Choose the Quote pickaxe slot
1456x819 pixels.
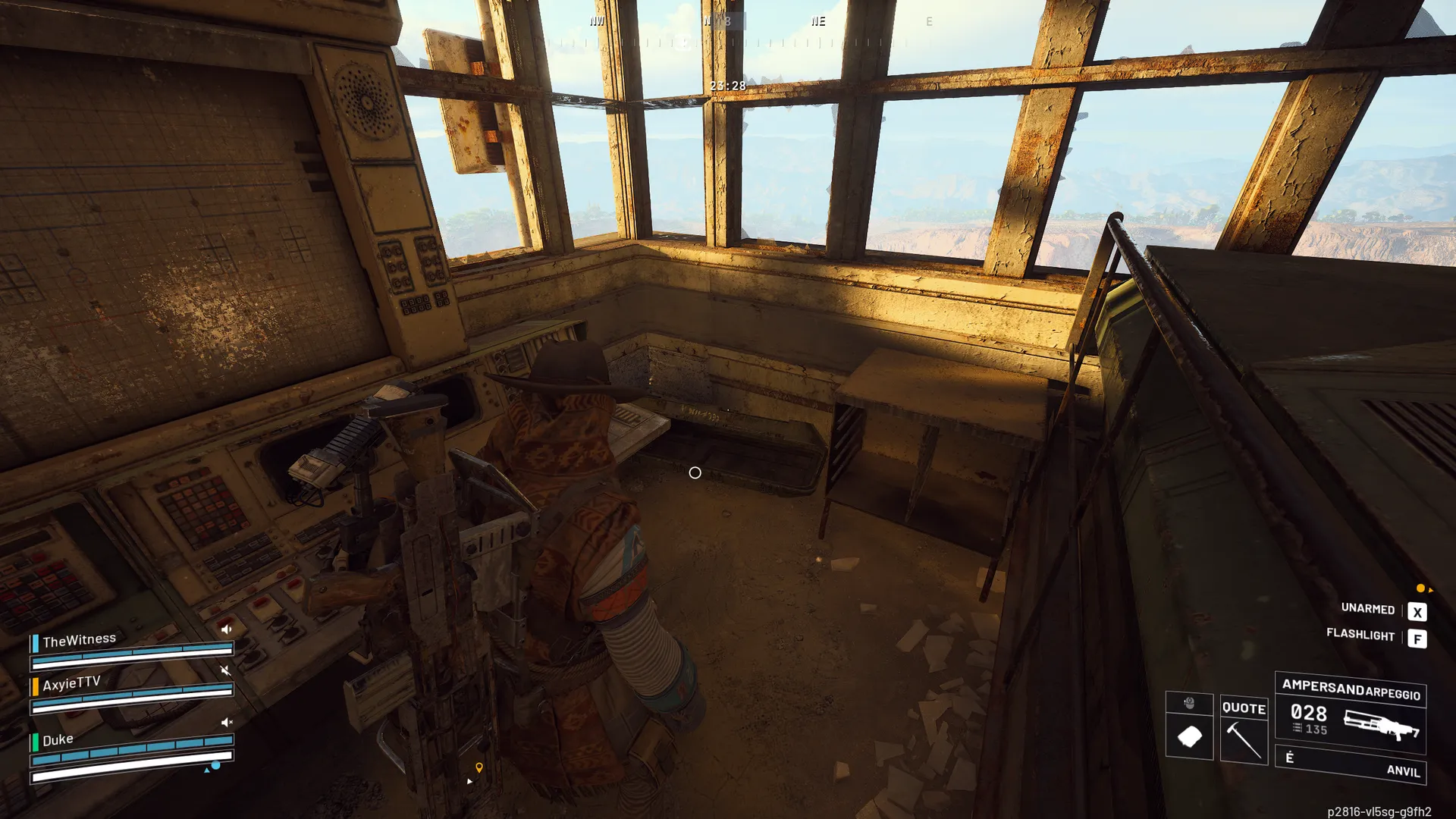coord(1244,730)
